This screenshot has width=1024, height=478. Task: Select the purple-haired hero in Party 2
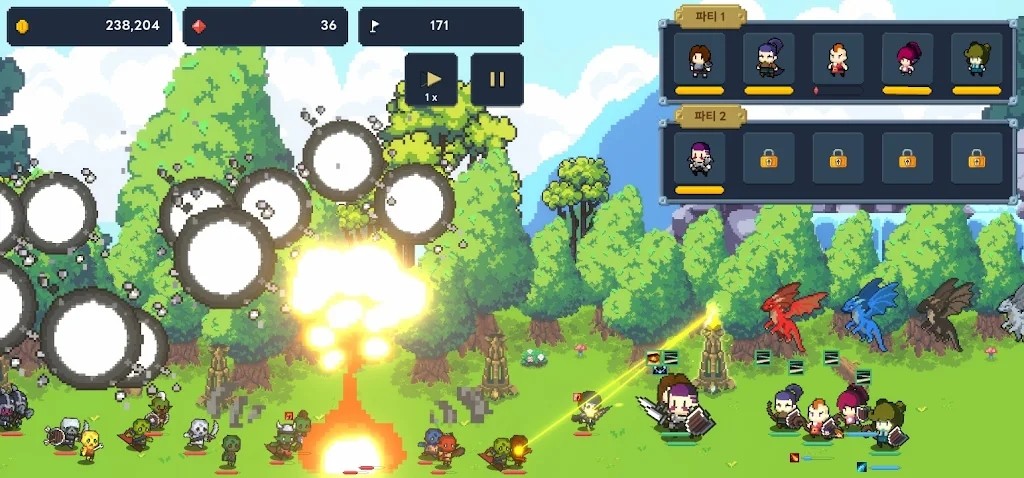click(x=699, y=158)
